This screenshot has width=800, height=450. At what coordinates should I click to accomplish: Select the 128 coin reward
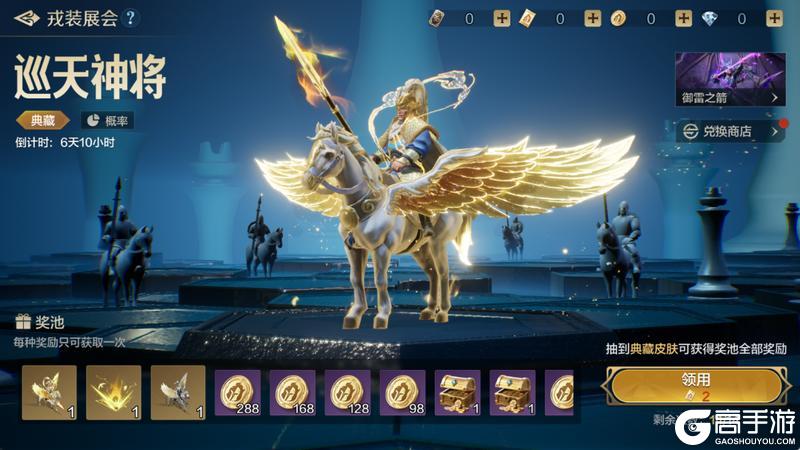point(347,392)
